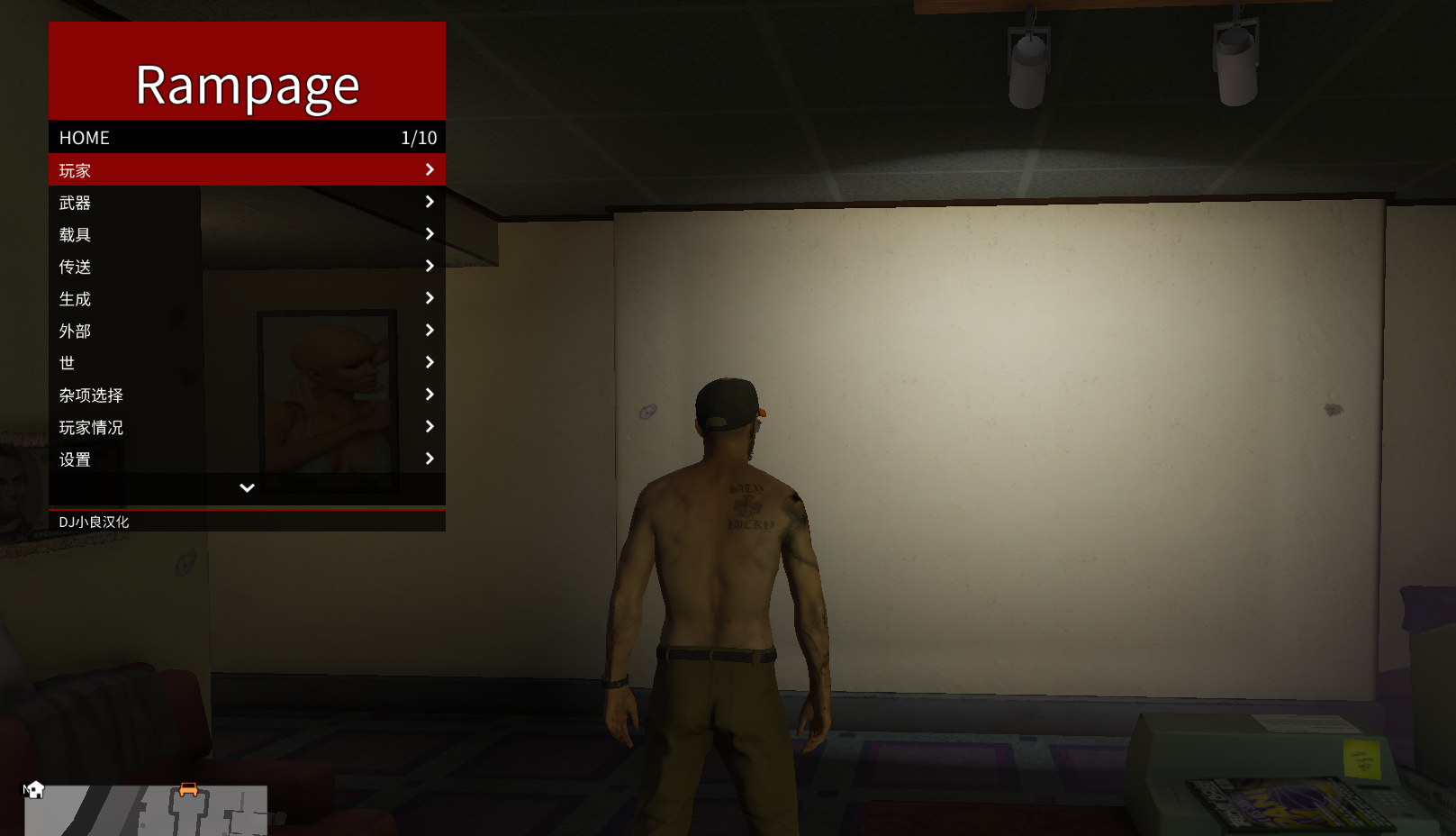Click the arrow icon beside 载具
This screenshot has height=836, width=1456.
tap(430, 233)
